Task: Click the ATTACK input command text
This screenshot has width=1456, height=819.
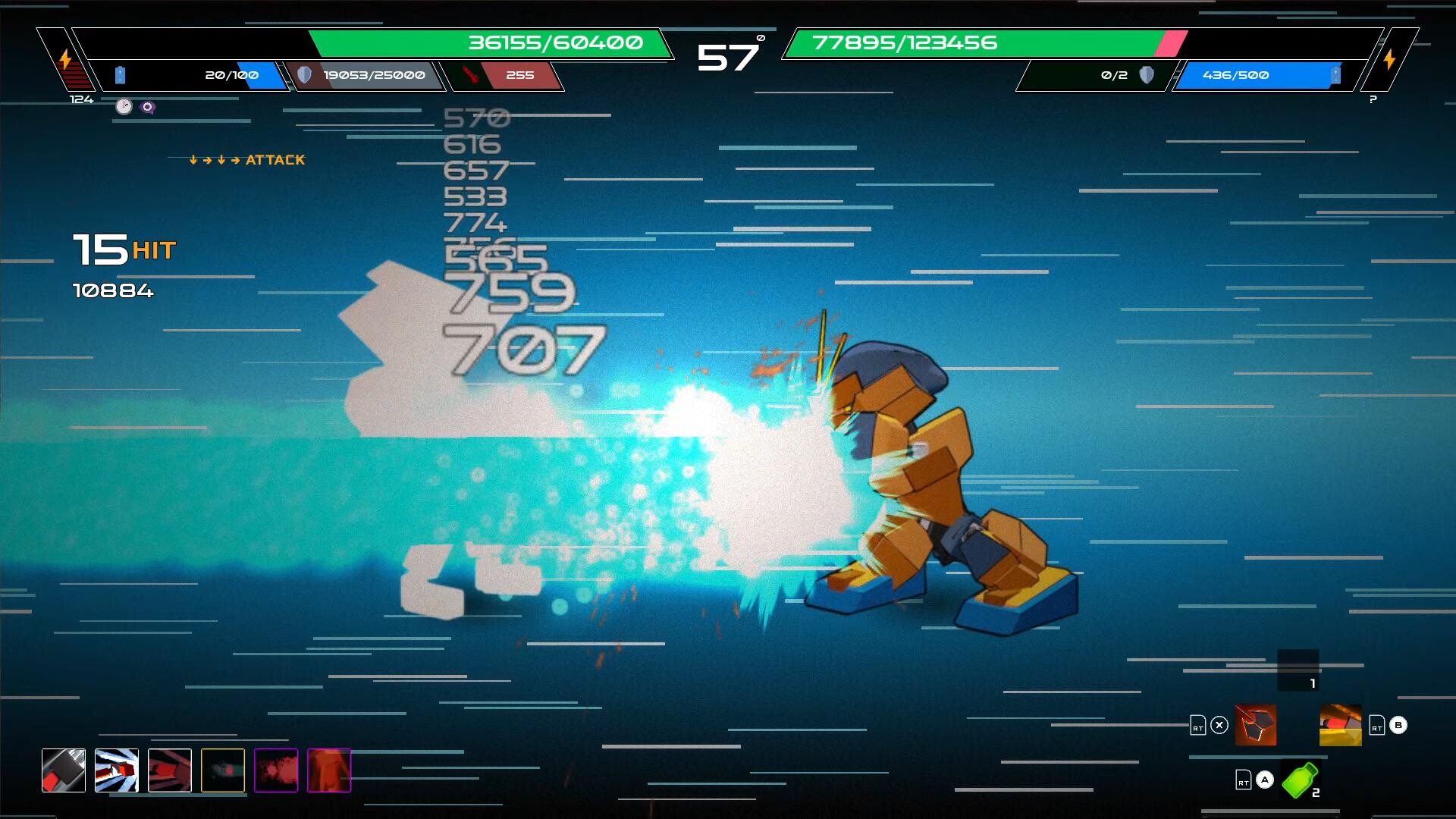Action: click(x=275, y=160)
